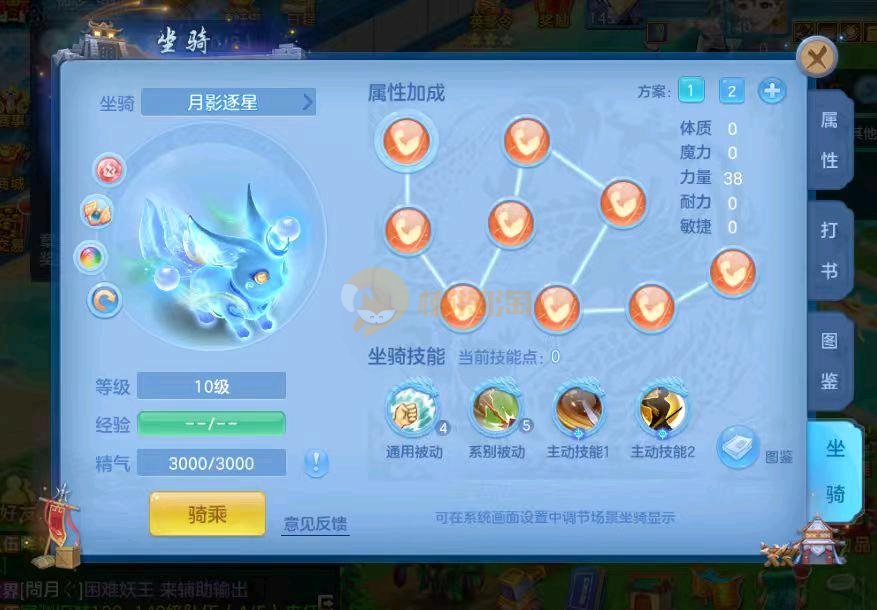Select the 系别被动 skill icon

pos(495,411)
